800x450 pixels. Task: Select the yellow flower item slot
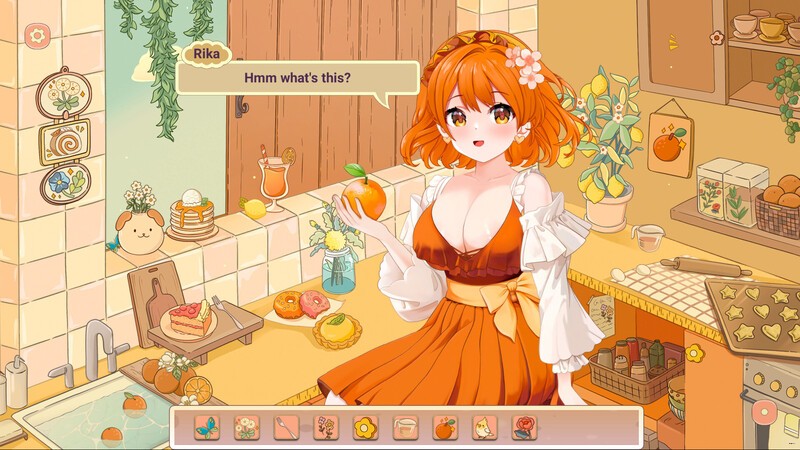pos(365,428)
